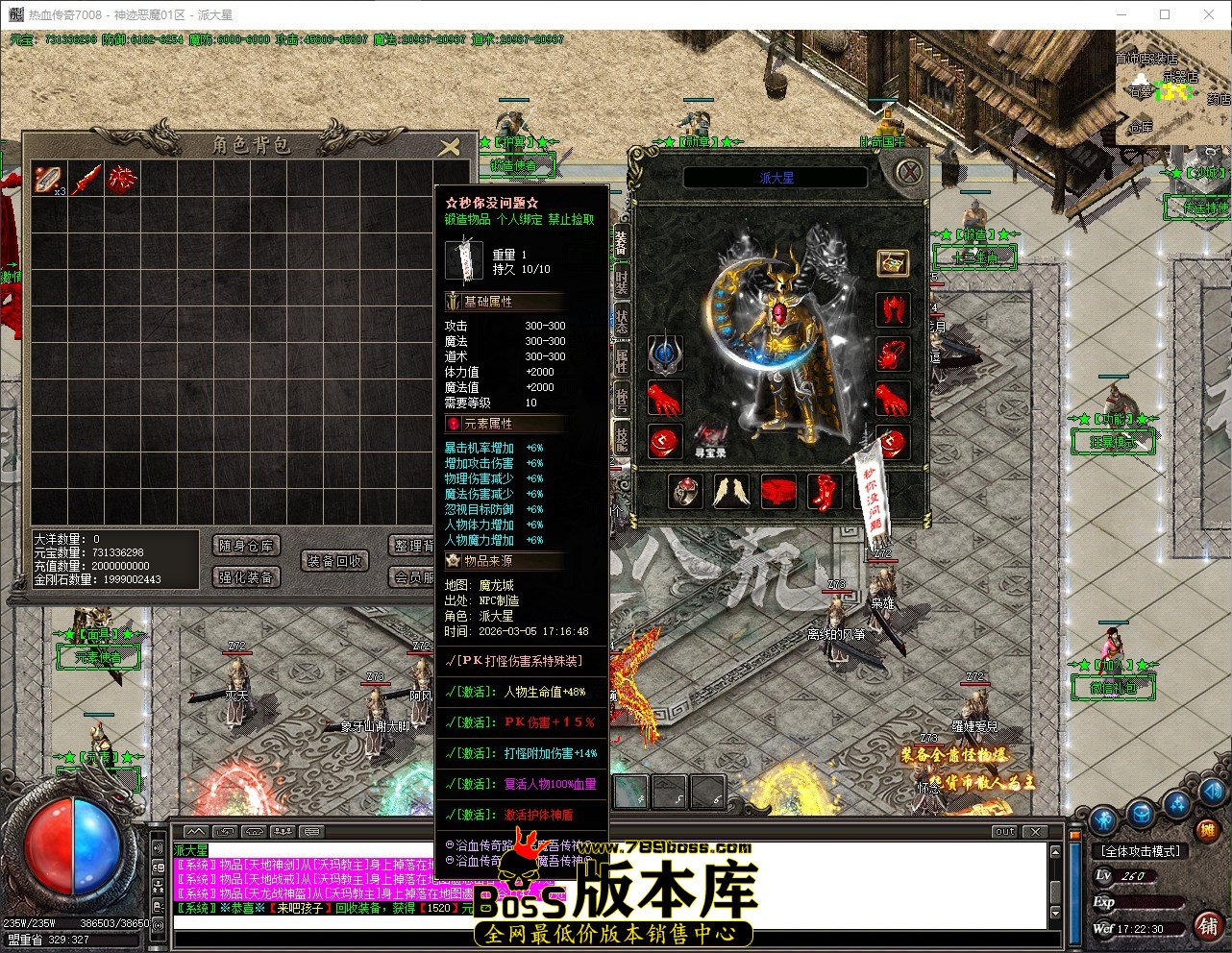Click the white wings equipment icon
Image resolution: width=1232 pixels, height=953 pixels.
(x=733, y=492)
